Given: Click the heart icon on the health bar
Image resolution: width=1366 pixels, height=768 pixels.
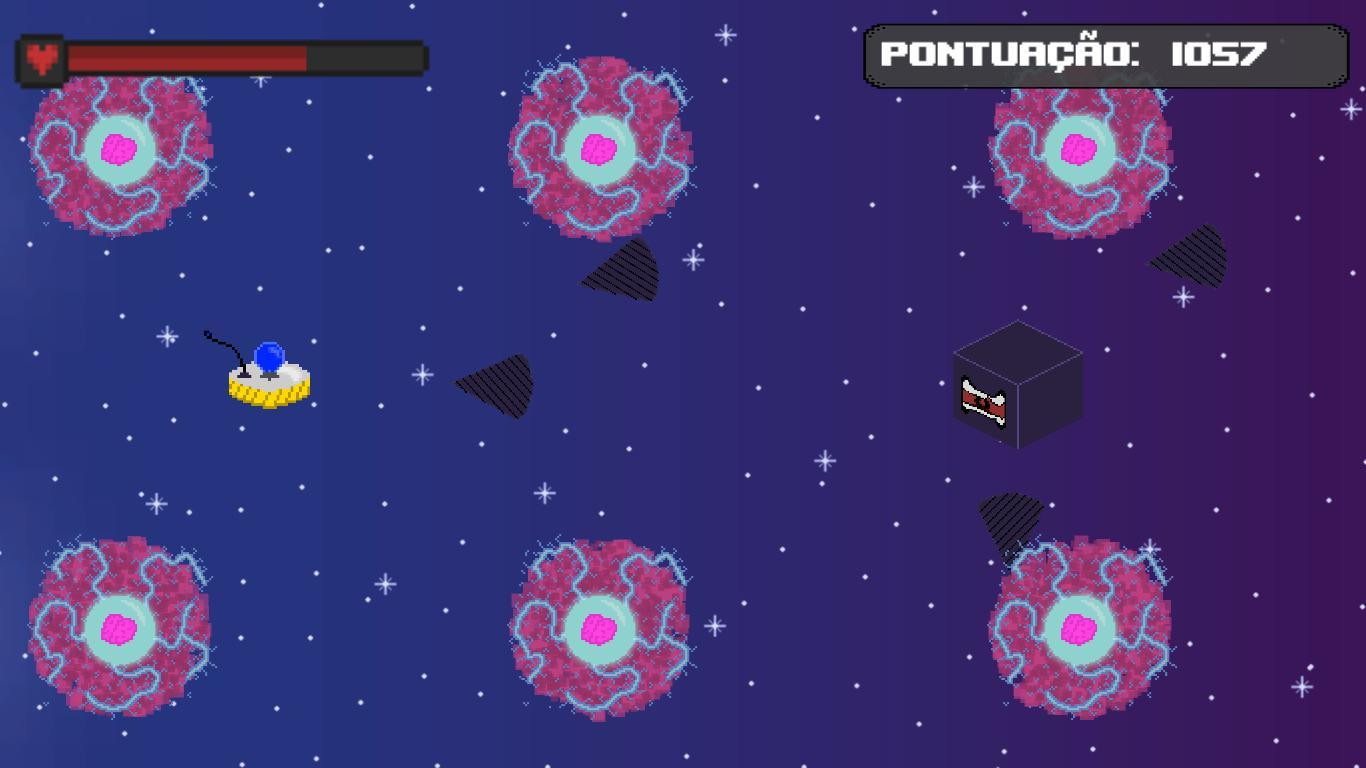Looking at the screenshot, I should click(42, 57).
